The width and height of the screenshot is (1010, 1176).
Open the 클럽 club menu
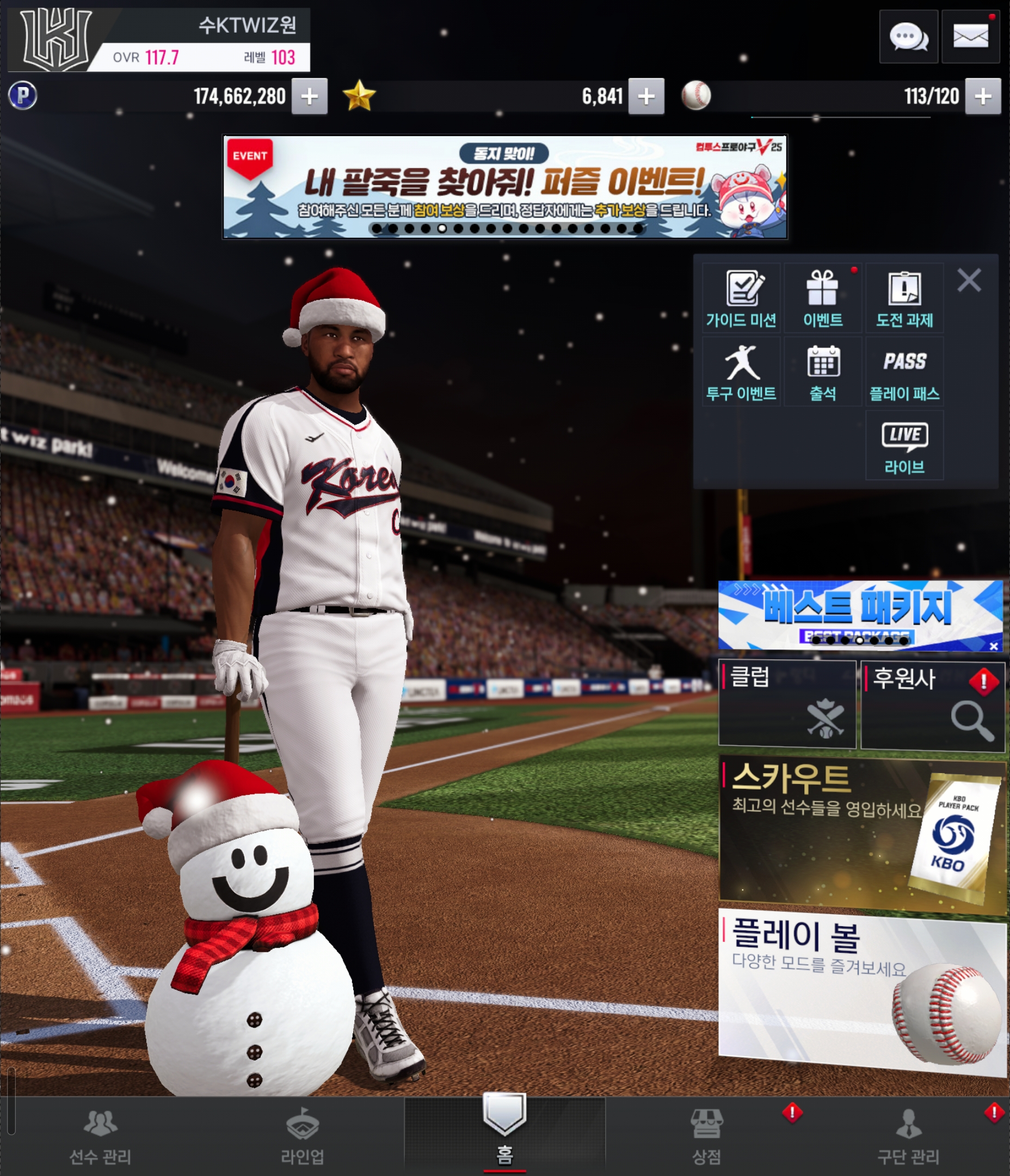787,704
